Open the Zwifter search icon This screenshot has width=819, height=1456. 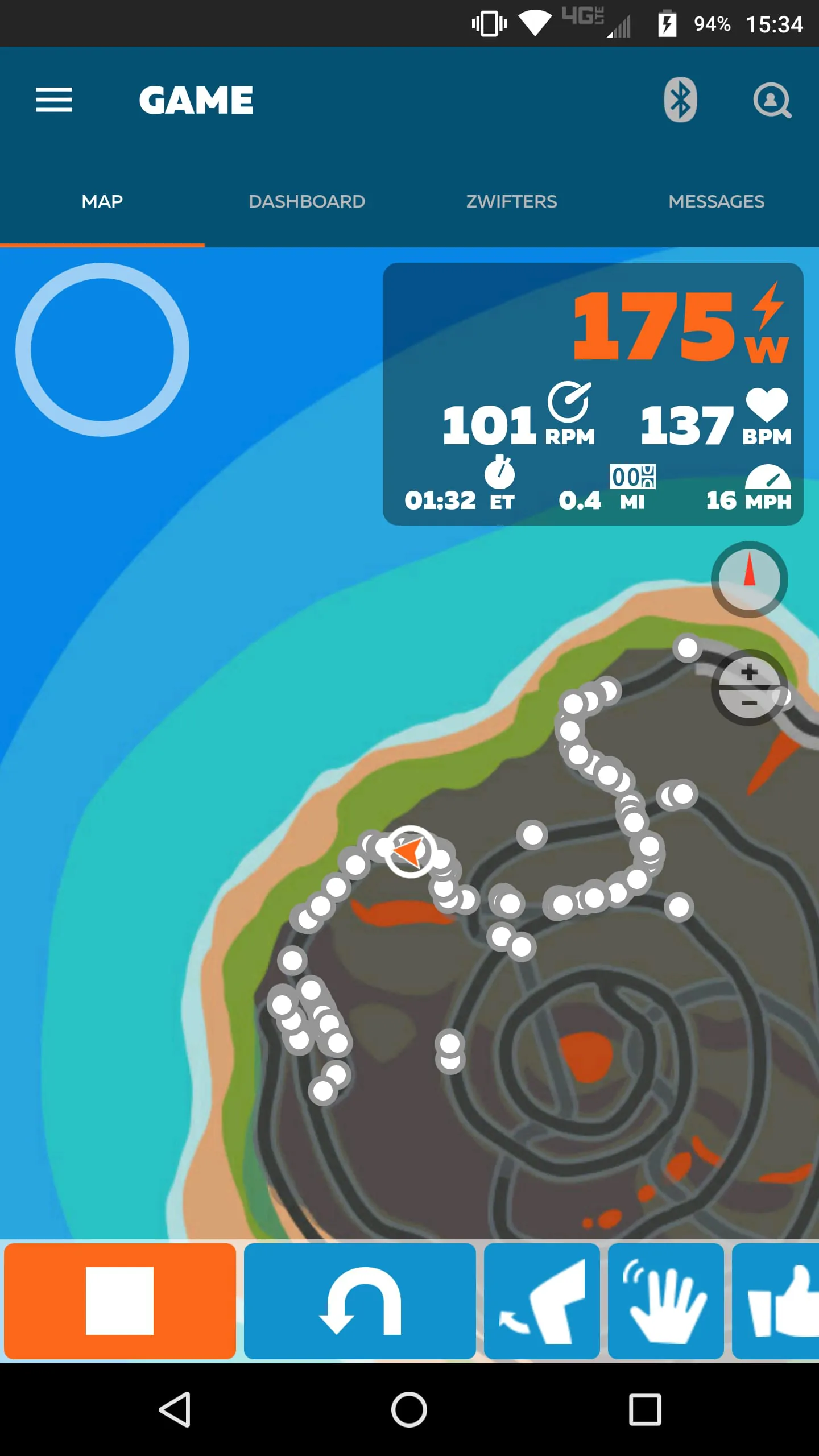[773, 101]
